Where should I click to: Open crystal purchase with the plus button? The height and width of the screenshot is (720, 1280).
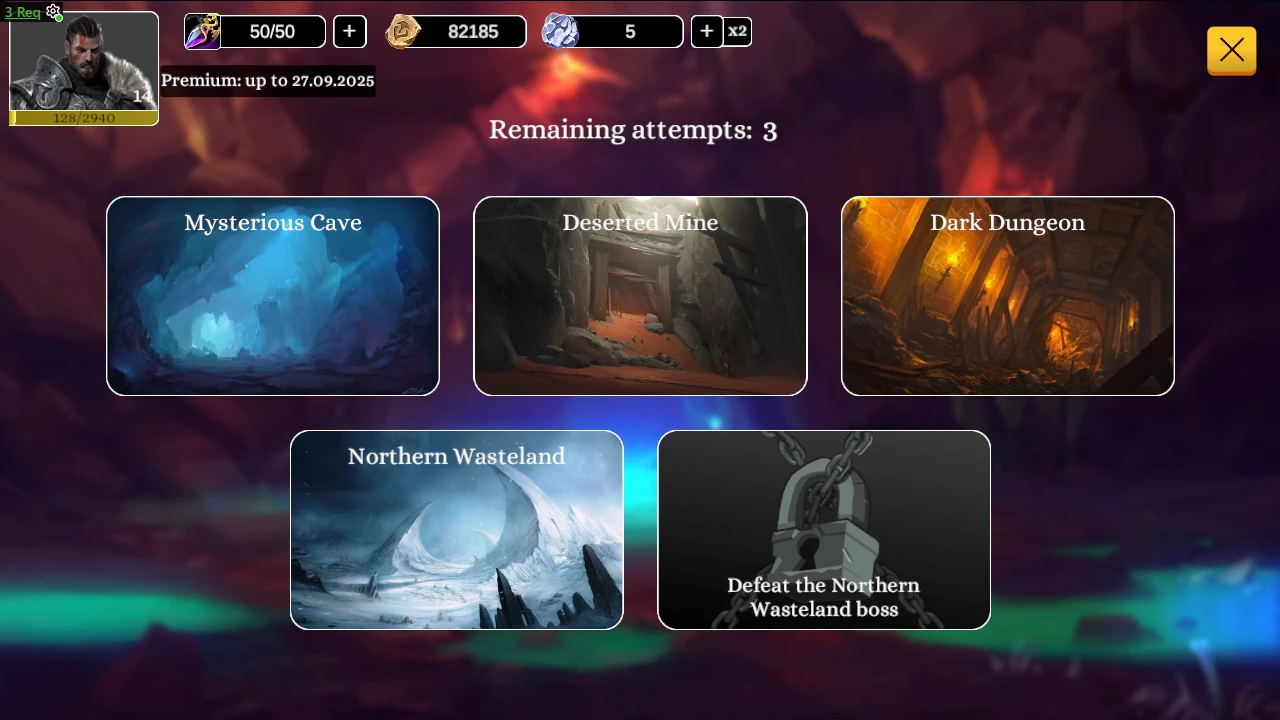[x=706, y=31]
